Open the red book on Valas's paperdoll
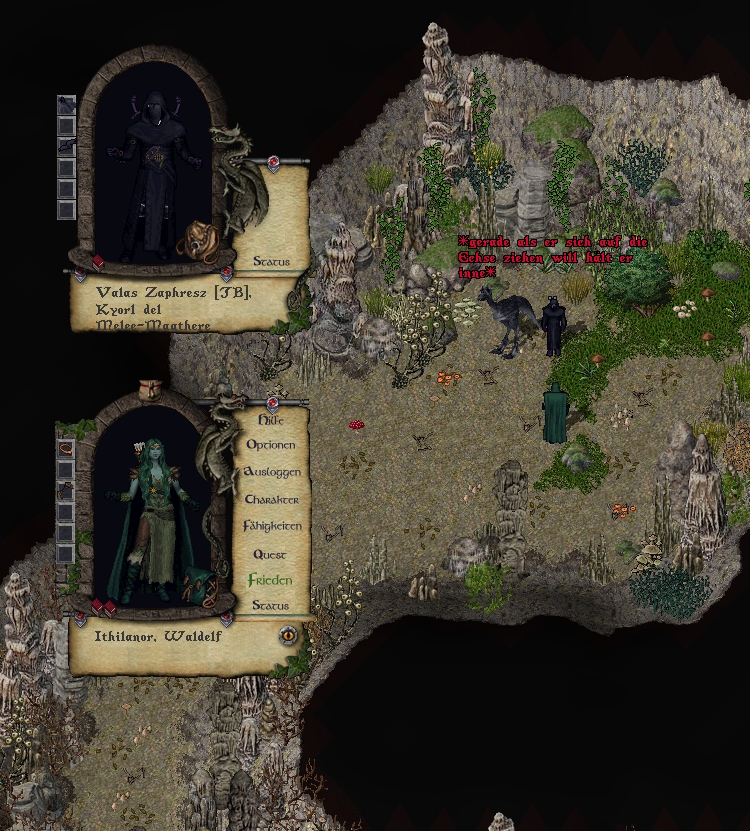 tap(98, 263)
